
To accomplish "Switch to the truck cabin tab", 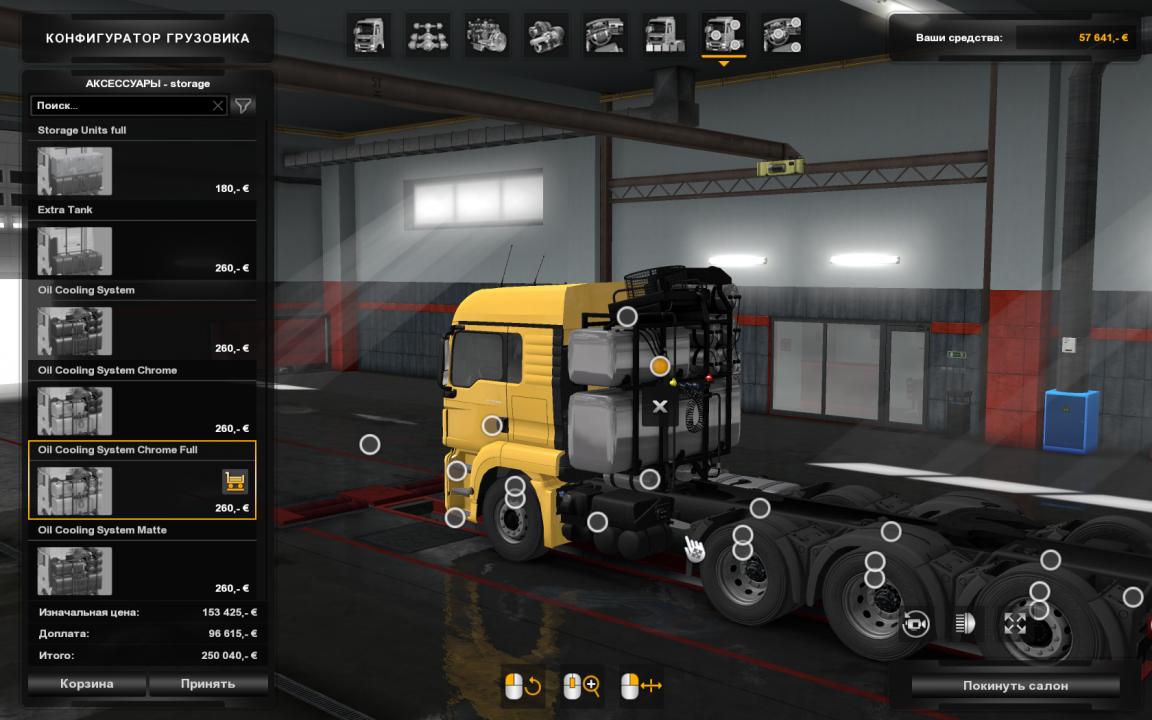I will click(x=368, y=35).
